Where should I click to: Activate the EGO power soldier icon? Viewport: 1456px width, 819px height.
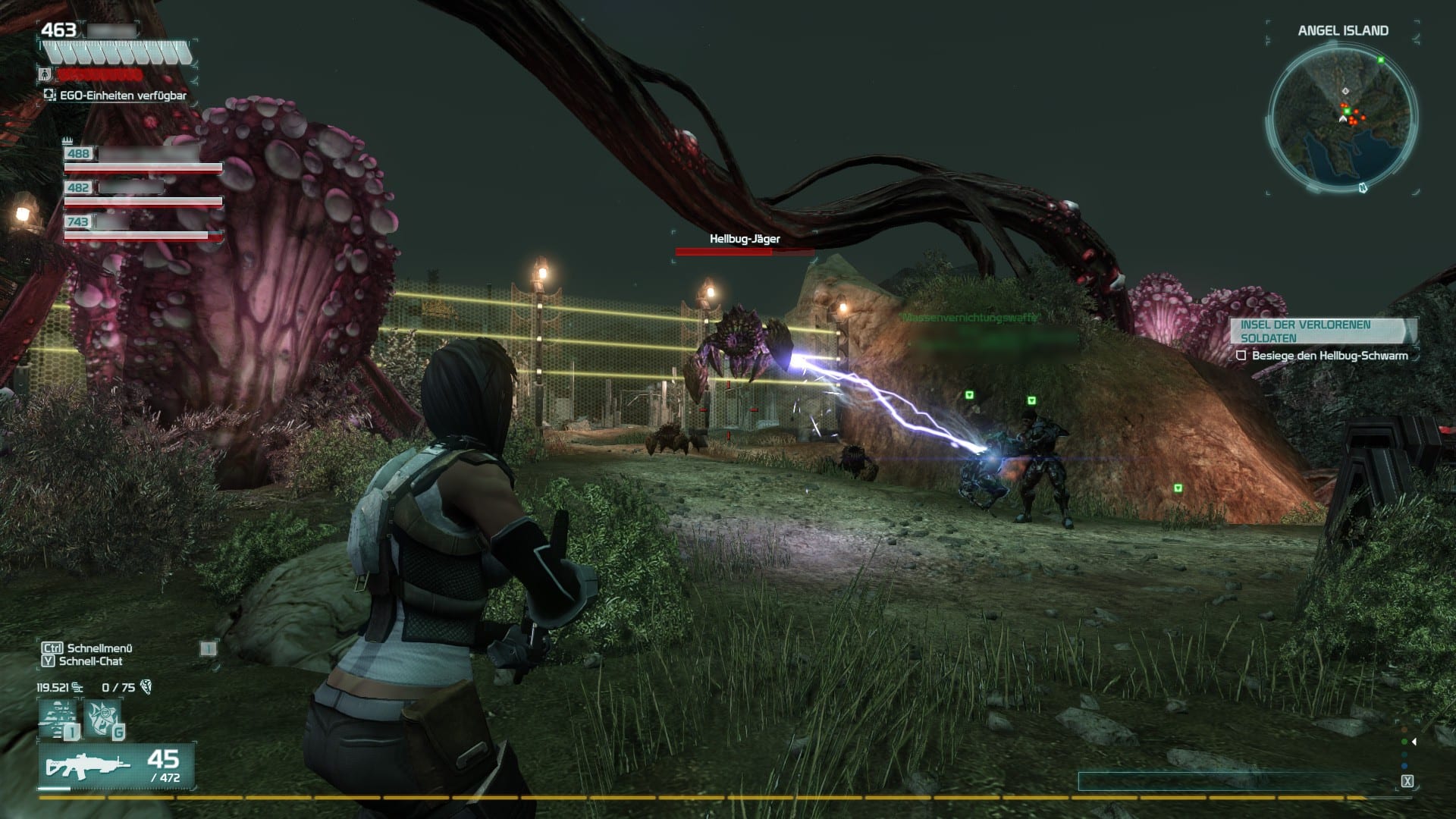tap(59, 719)
